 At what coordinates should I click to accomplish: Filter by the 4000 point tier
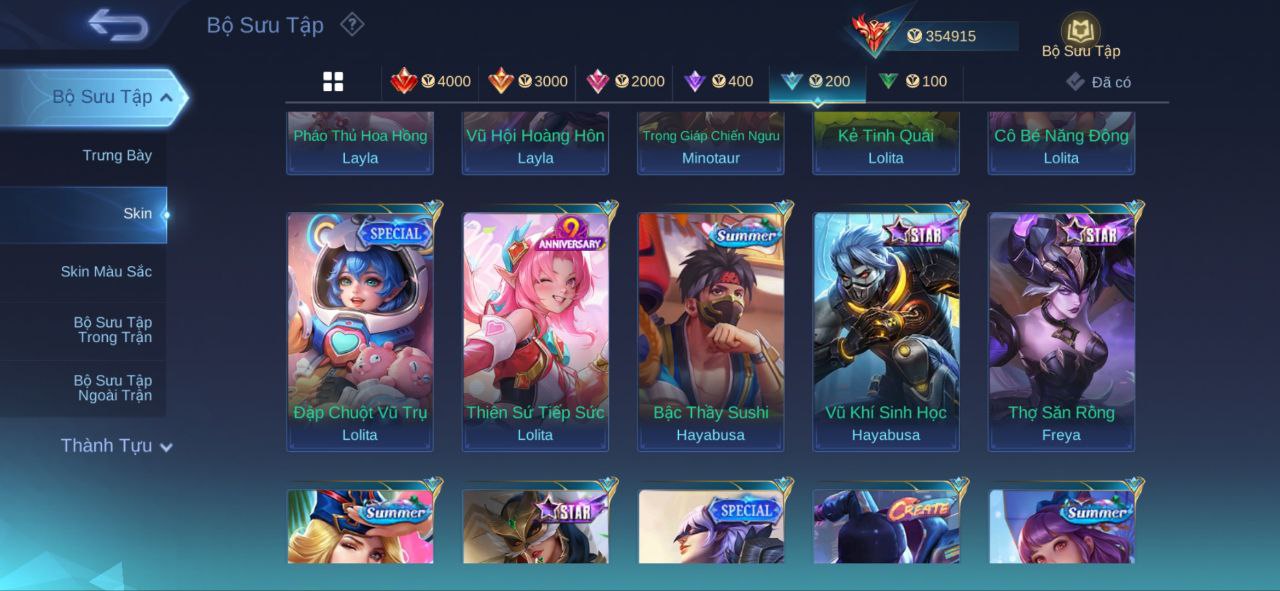click(431, 81)
